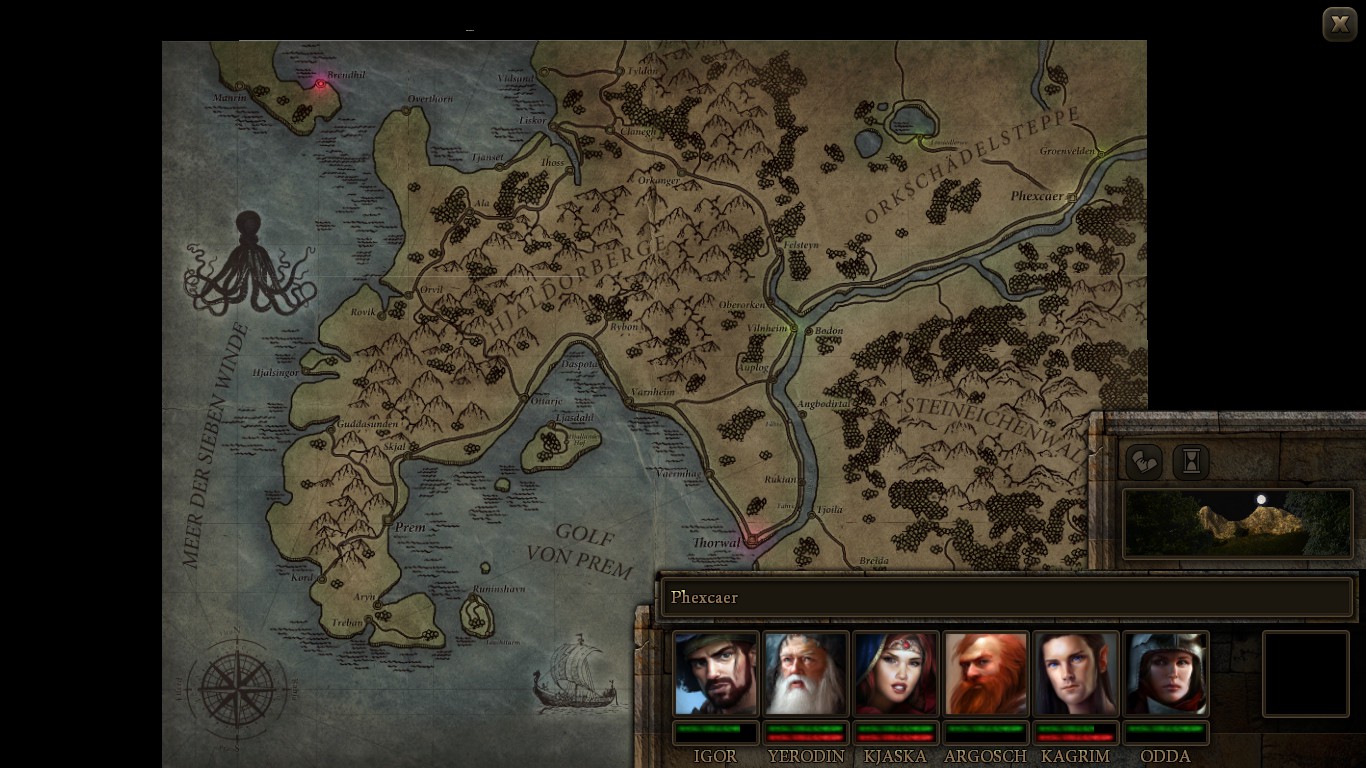Open Odda's character portrait
The image size is (1366, 768).
[1166, 674]
